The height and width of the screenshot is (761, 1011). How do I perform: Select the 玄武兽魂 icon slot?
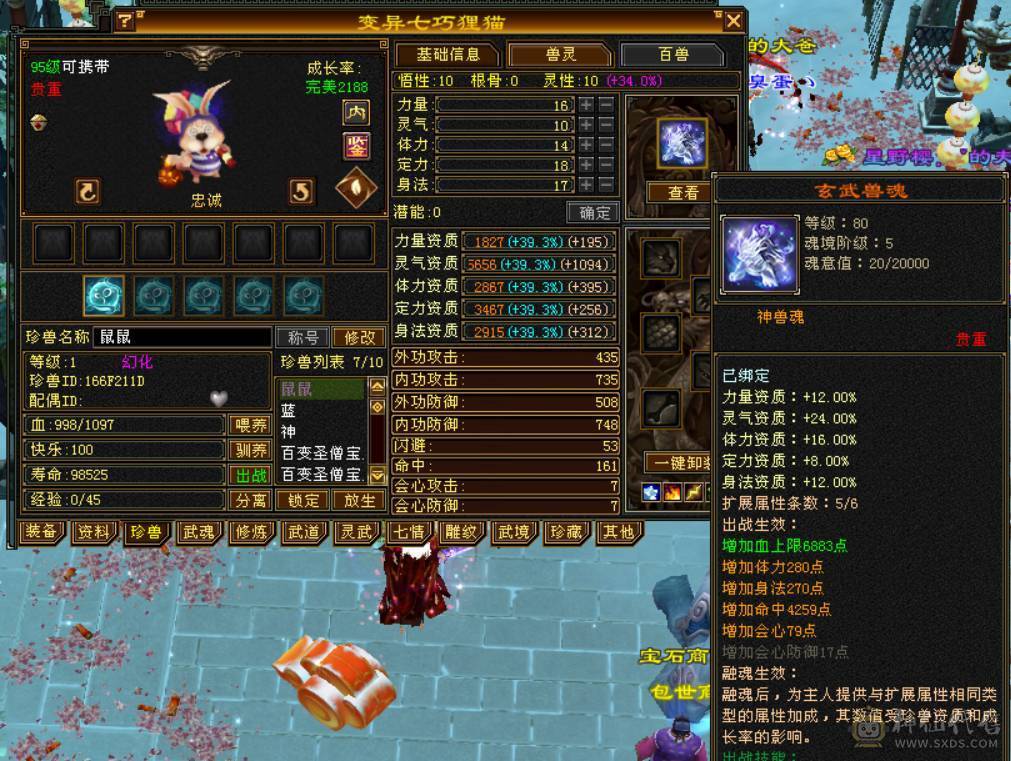coord(682,143)
